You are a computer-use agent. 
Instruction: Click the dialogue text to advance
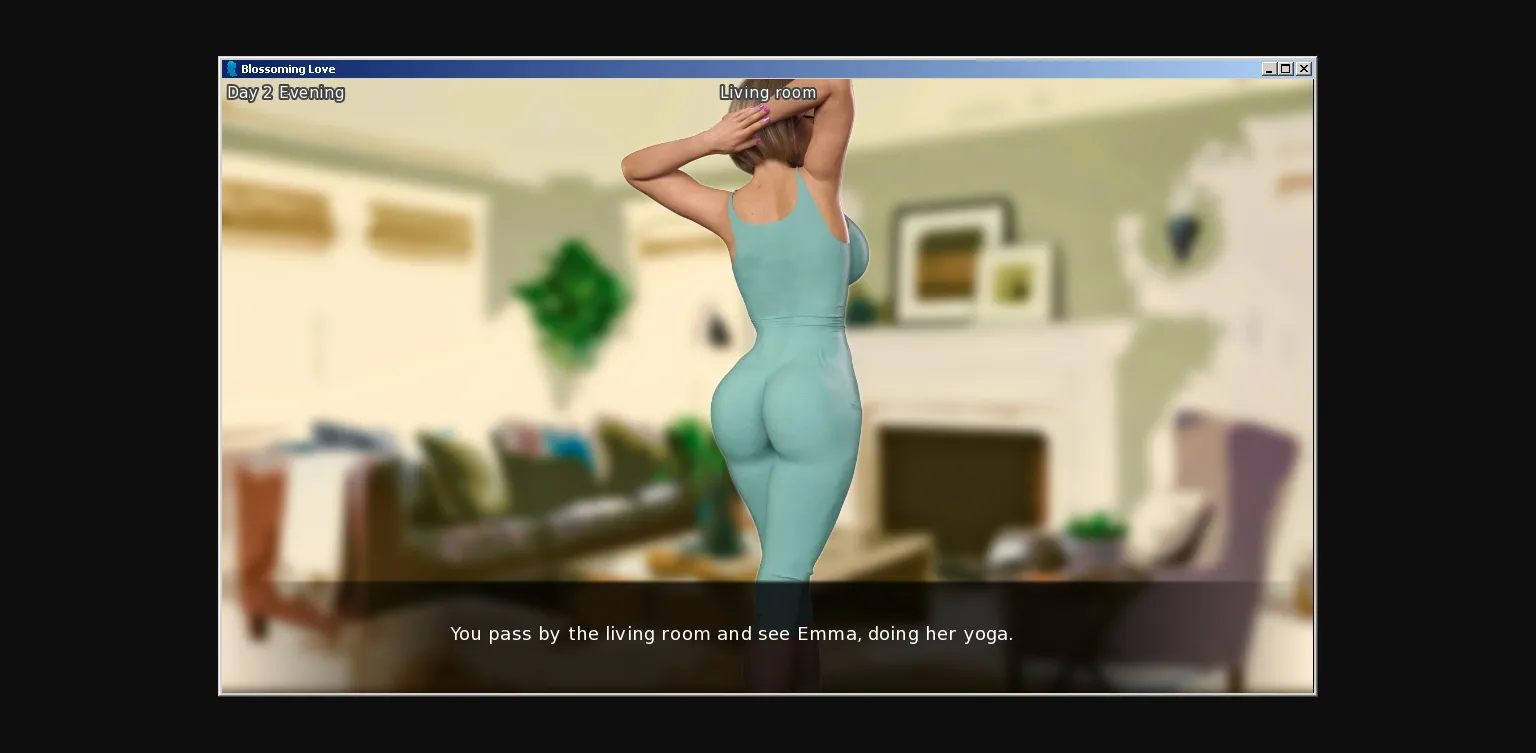click(731, 634)
